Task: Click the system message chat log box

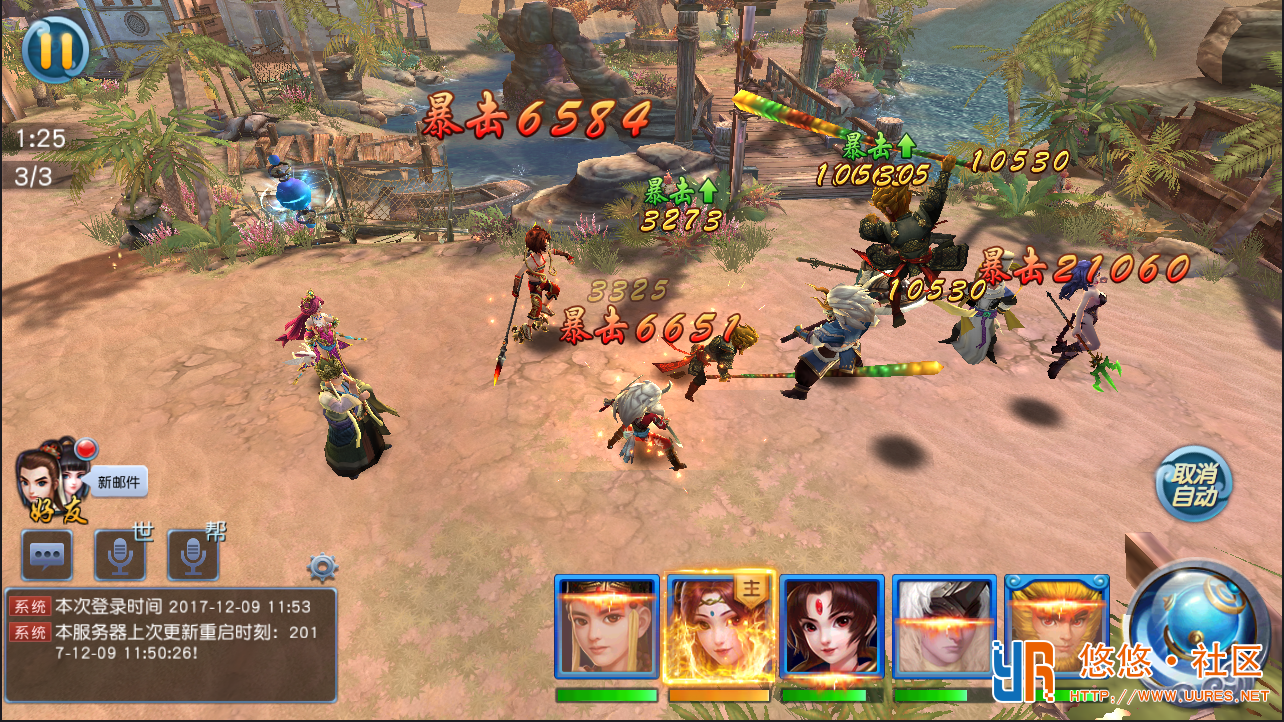Action: click(170, 644)
